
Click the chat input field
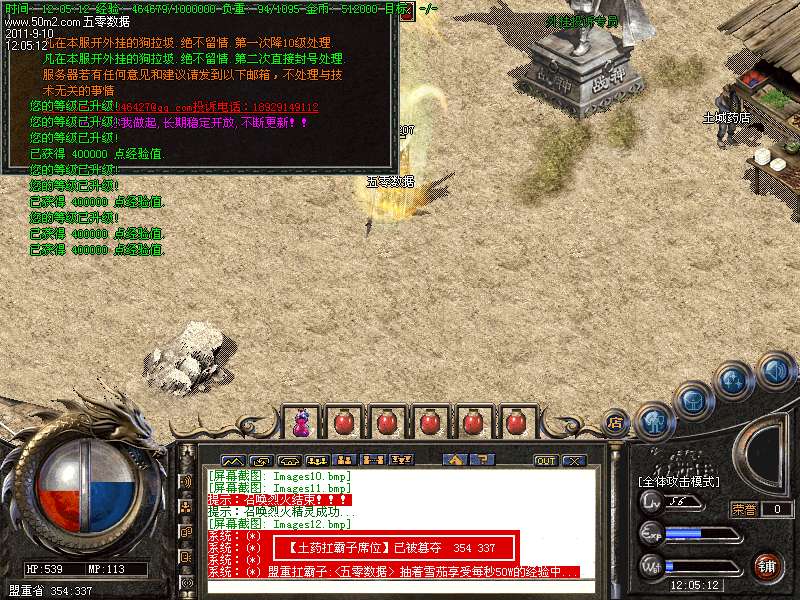click(400, 586)
